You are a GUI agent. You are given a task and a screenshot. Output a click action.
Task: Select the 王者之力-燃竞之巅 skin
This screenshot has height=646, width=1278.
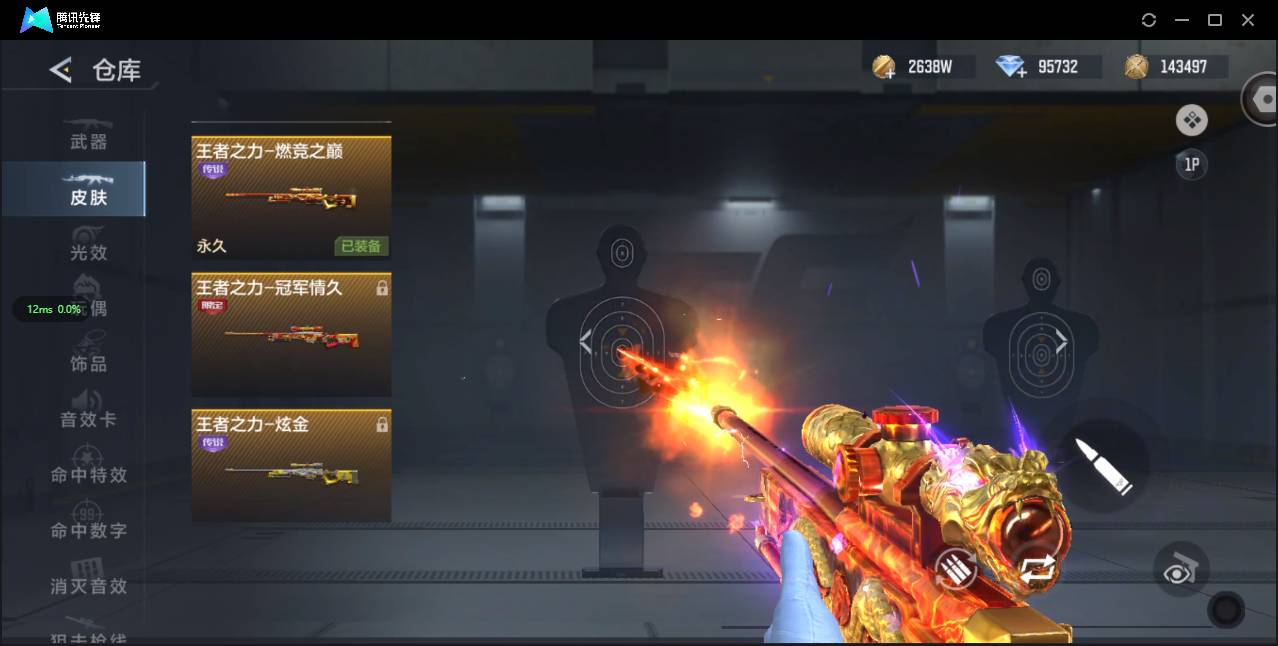(291, 197)
